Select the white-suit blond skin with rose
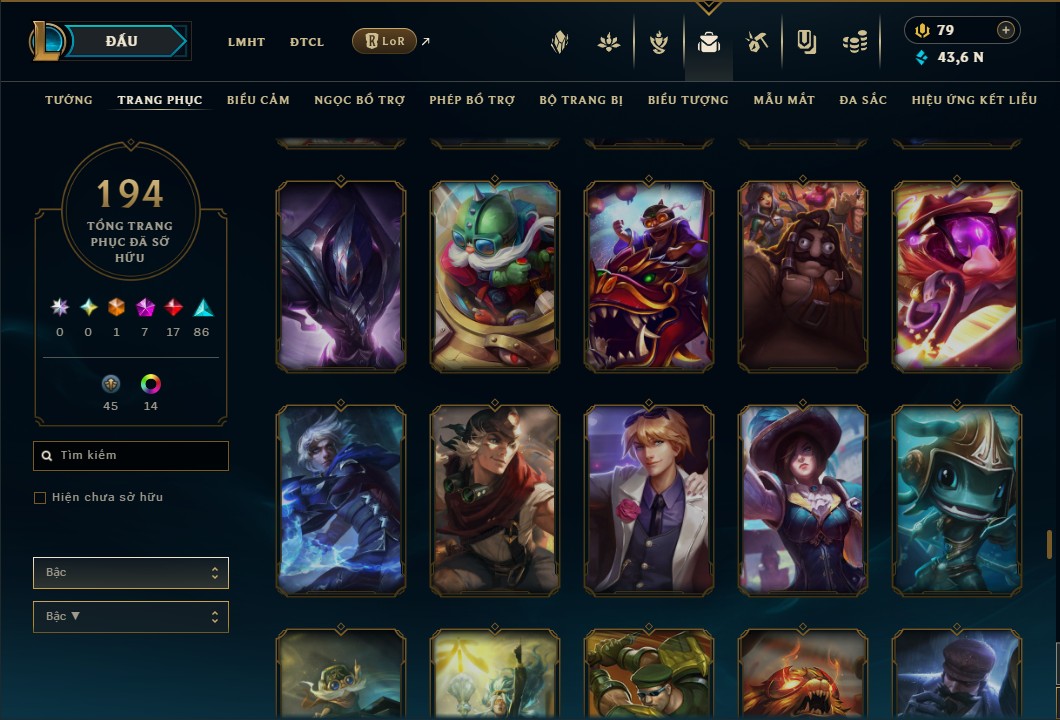This screenshot has width=1060, height=720. pyautogui.click(x=649, y=499)
